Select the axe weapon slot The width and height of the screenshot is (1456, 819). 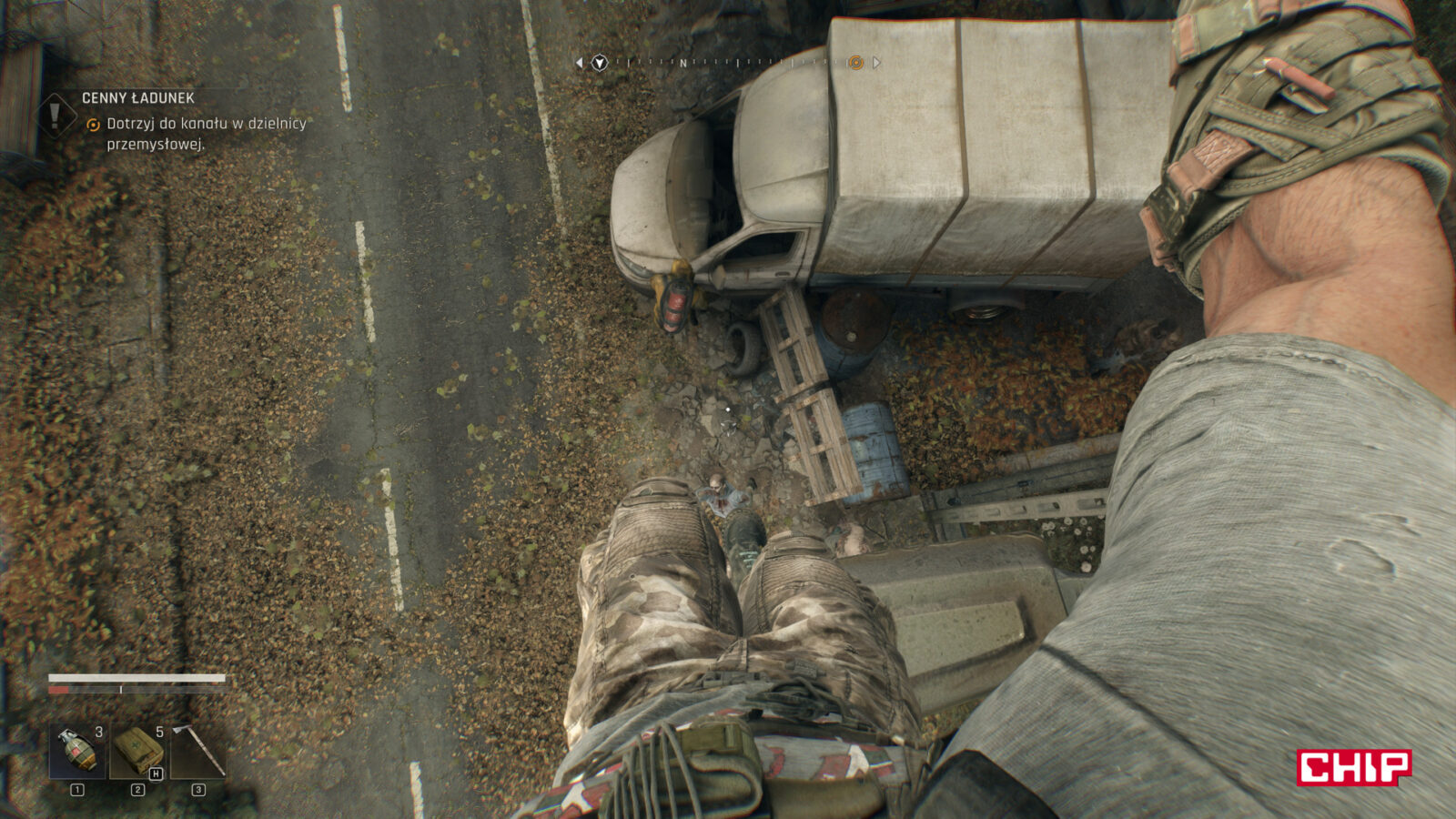coord(198,752)
